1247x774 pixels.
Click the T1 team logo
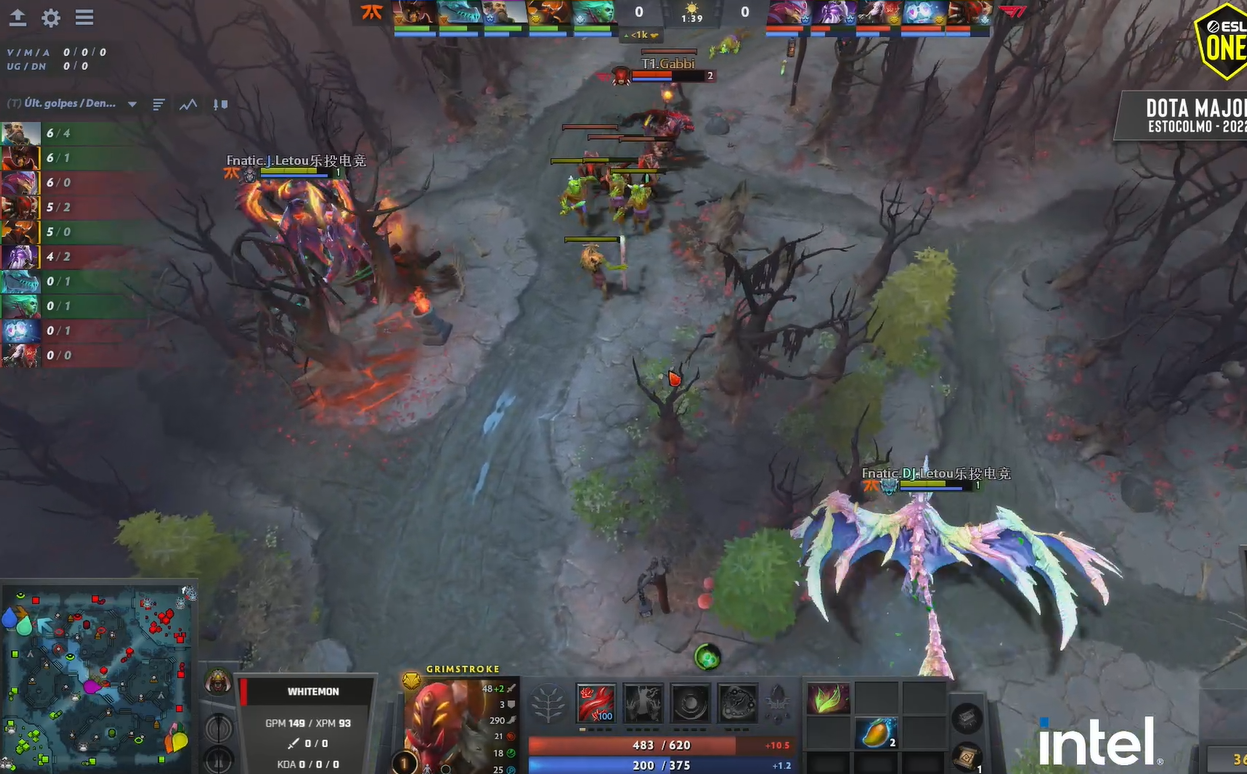(x=1012, y=13)
